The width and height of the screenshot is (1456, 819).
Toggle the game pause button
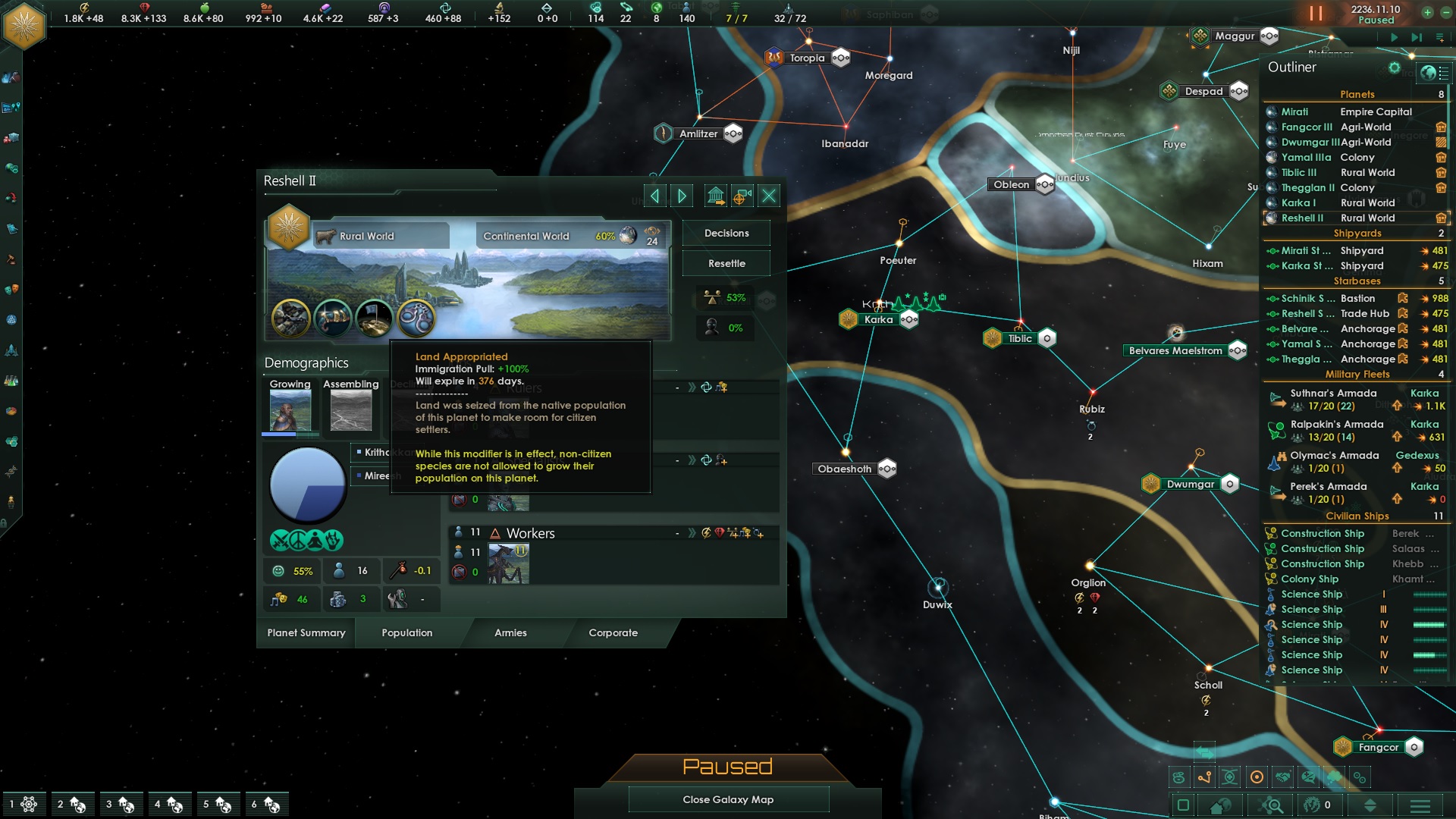[x=1316, y=14]
